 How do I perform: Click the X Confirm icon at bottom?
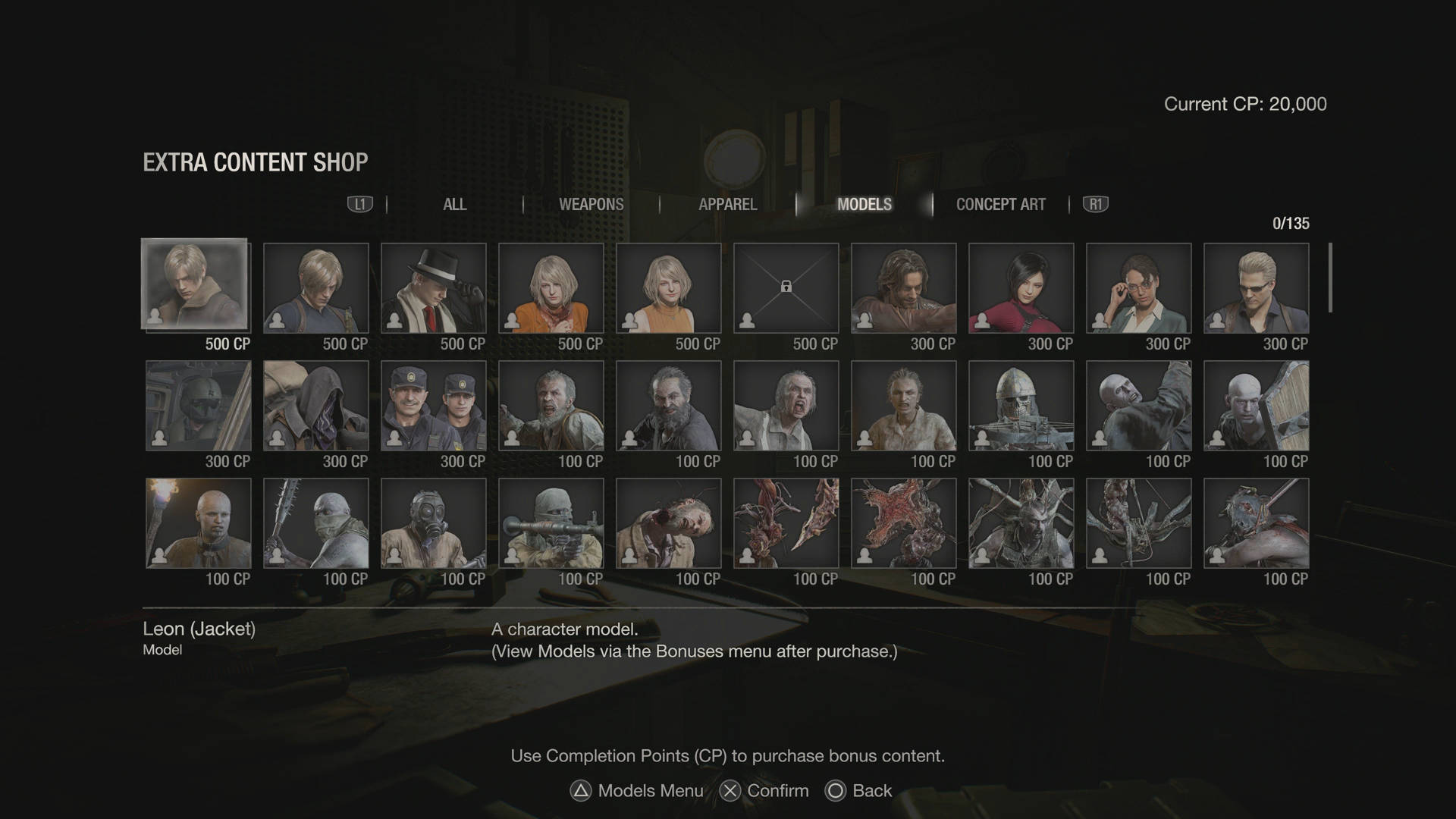[x=730, y=790]
